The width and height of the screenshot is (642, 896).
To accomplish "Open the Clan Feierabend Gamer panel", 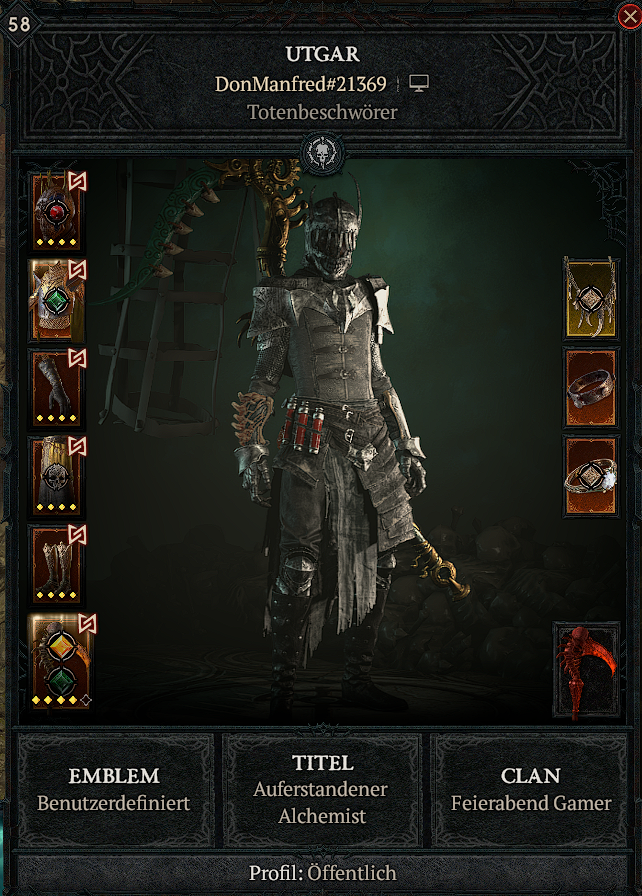I will [x=530, y=789].
